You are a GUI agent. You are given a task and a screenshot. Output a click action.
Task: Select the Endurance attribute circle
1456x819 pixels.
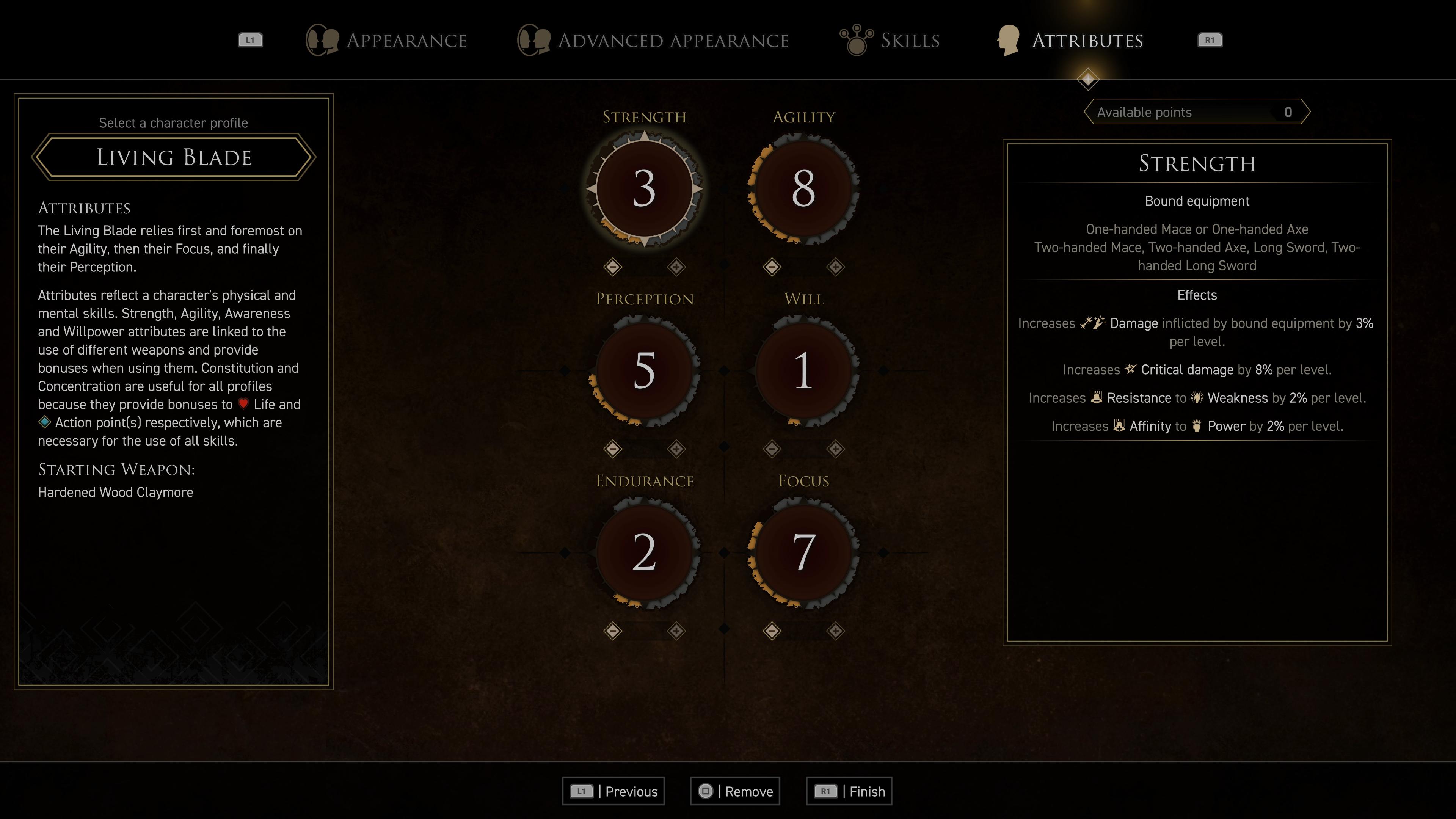644,552
